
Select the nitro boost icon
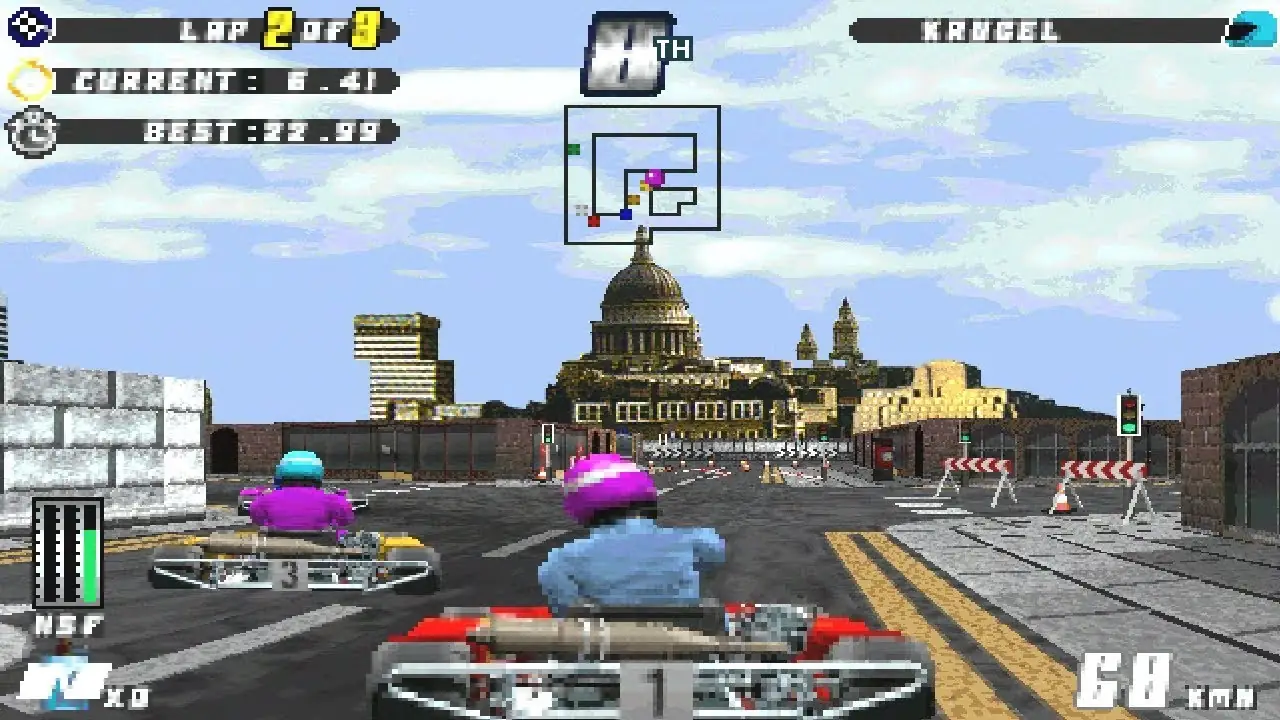60,685
